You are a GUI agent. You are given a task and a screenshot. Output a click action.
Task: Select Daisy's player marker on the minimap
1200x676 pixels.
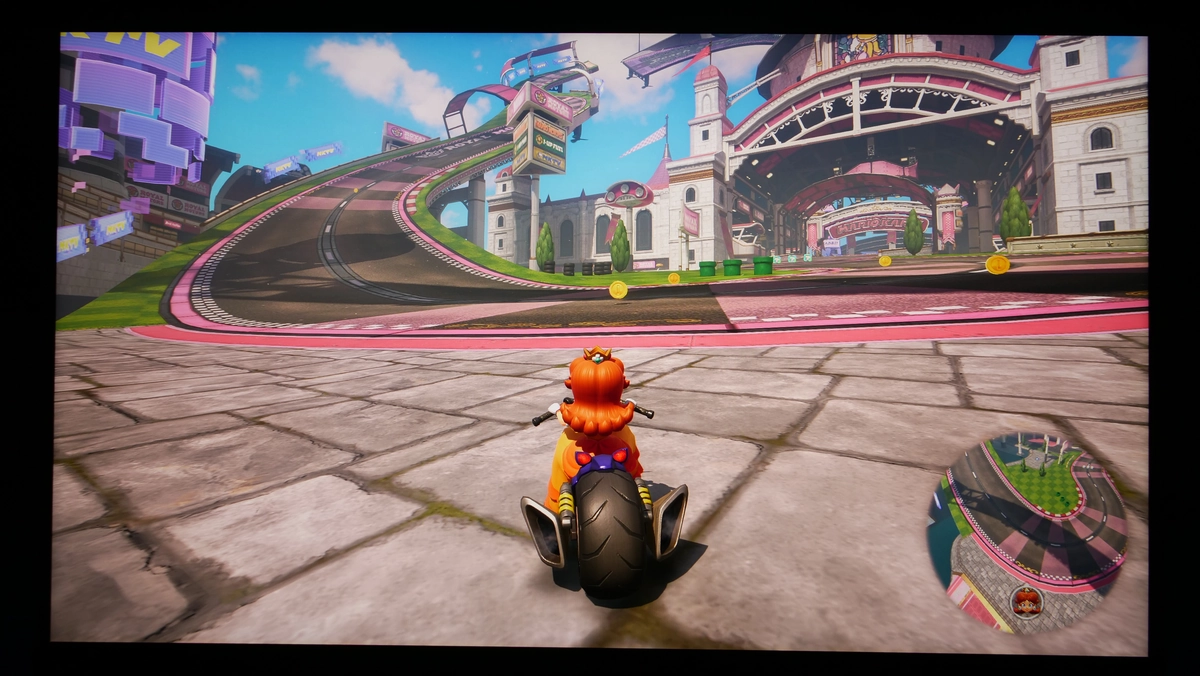point(1026,602)
